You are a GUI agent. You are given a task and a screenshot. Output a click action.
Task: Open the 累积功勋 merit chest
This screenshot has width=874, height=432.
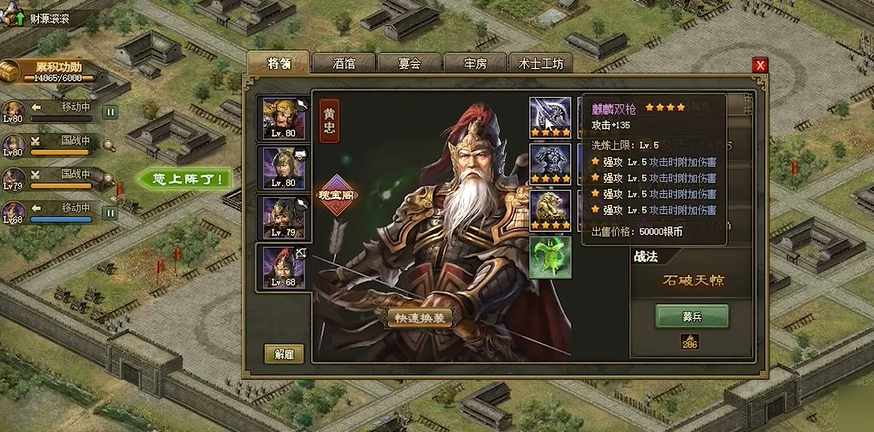[x=16, y=71]
